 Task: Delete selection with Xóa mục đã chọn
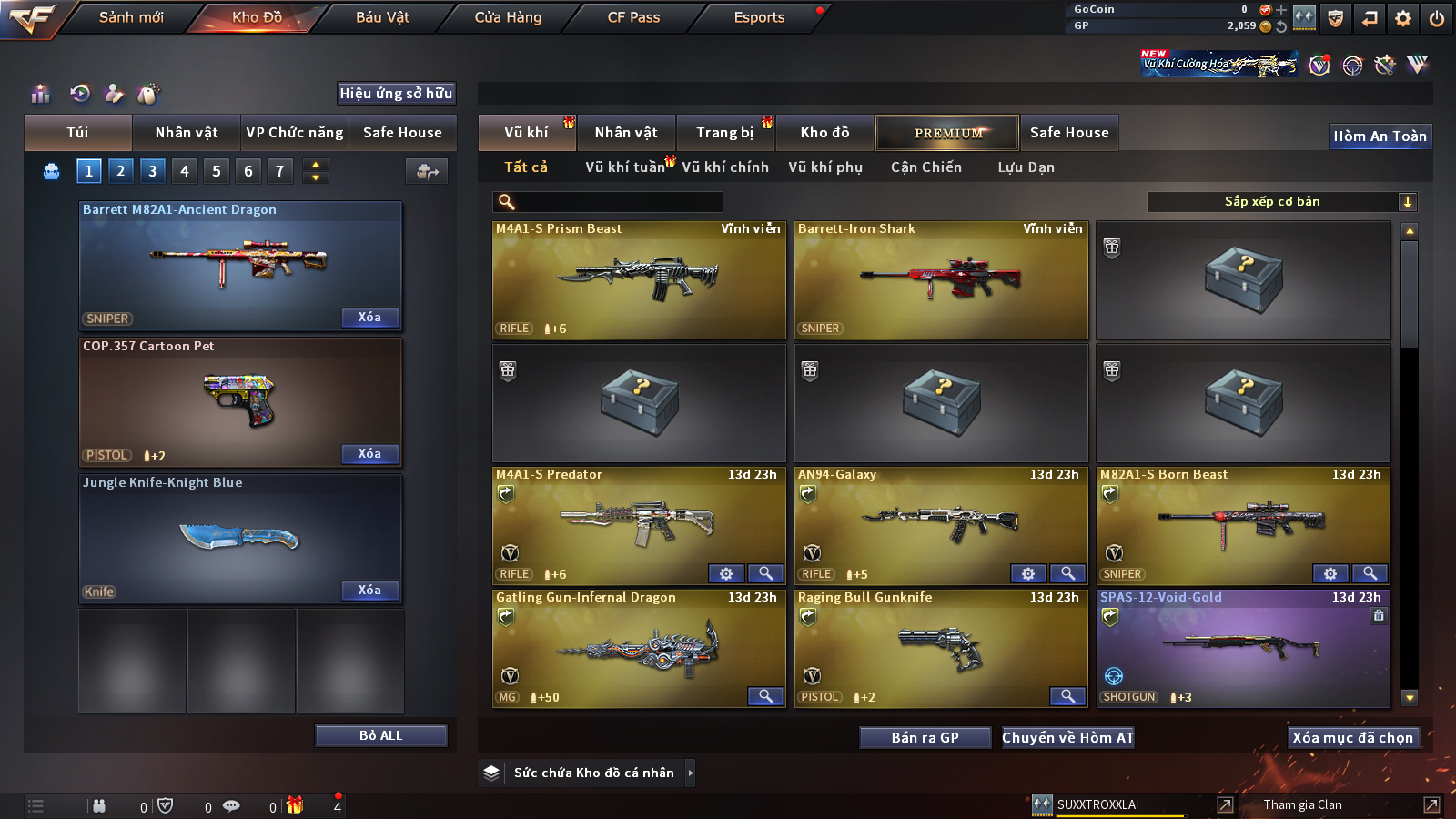(x=1353, y=737)
